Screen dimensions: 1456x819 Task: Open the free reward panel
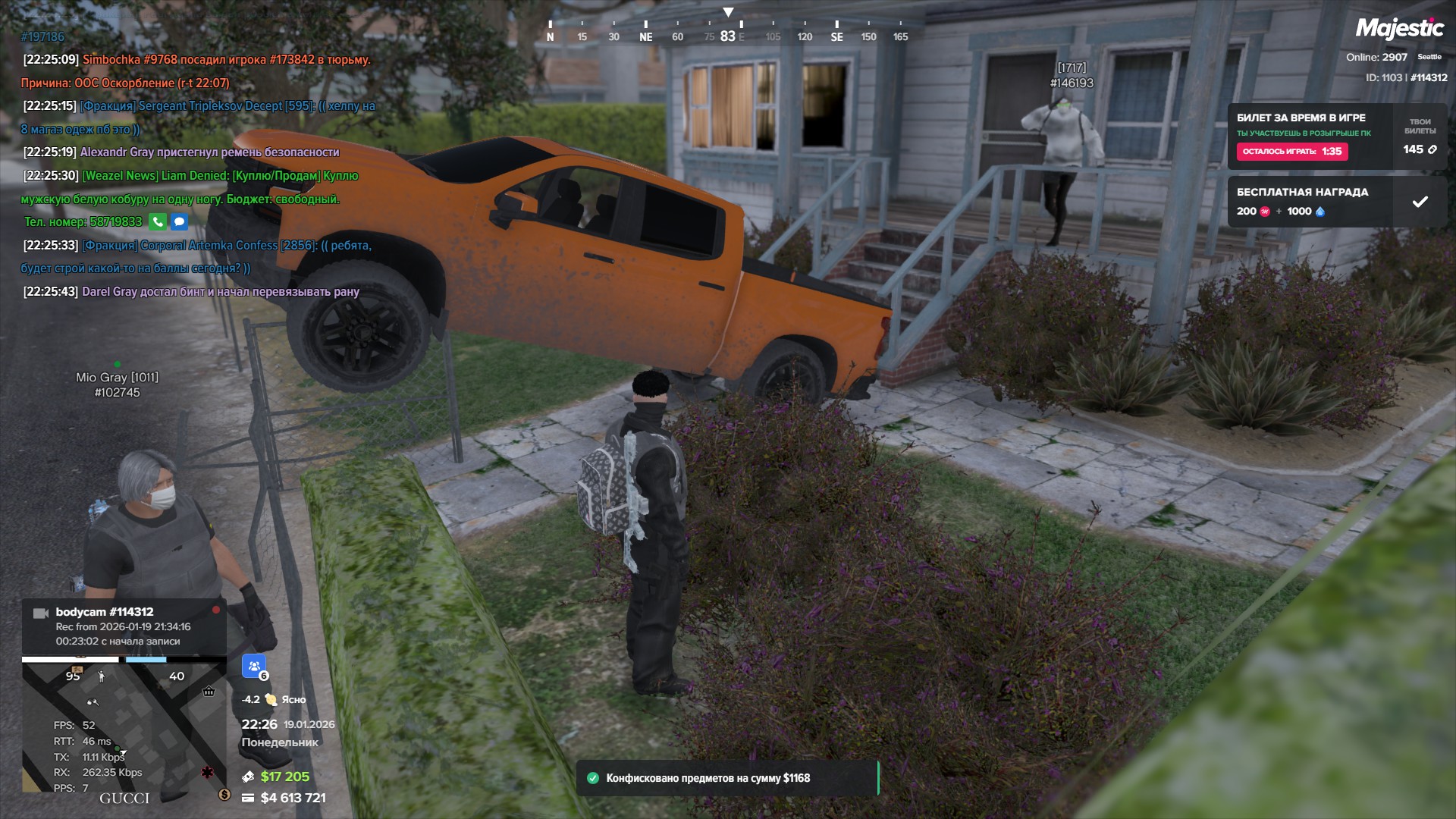(1308, 202)
